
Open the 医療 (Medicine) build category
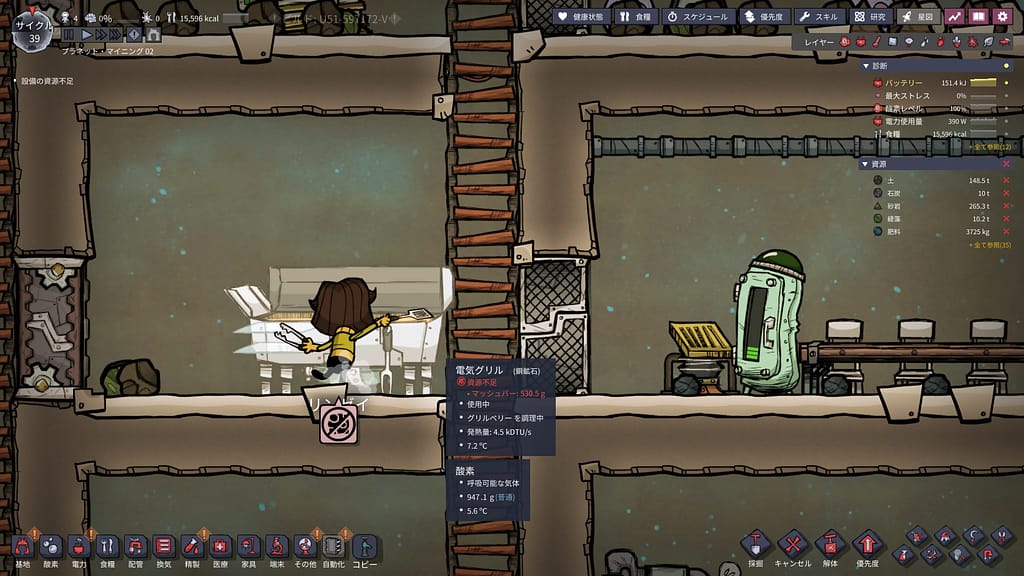(x=220, y=546)
